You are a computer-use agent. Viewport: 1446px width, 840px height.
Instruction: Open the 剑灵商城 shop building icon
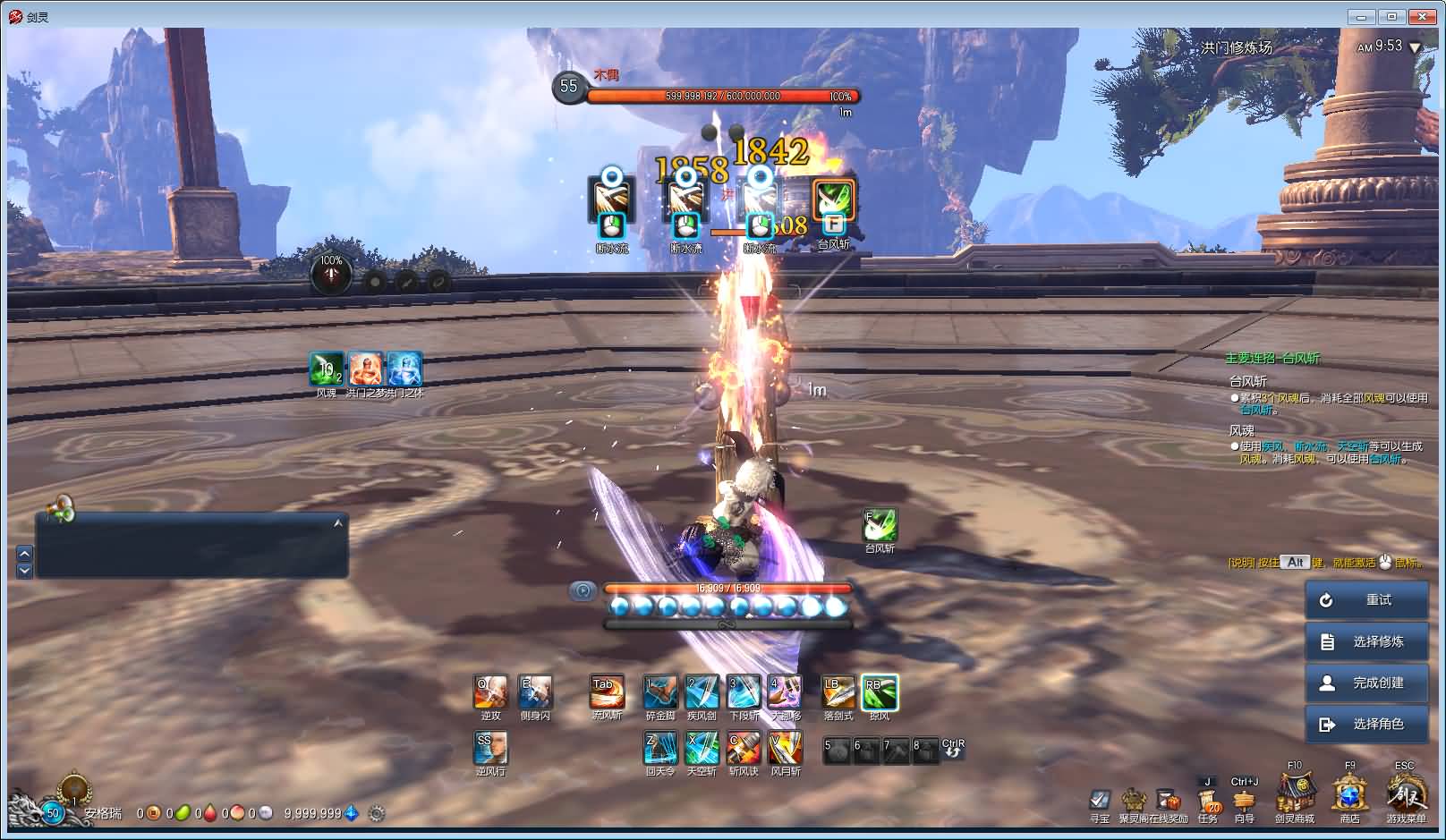(x=1294, y=793)
